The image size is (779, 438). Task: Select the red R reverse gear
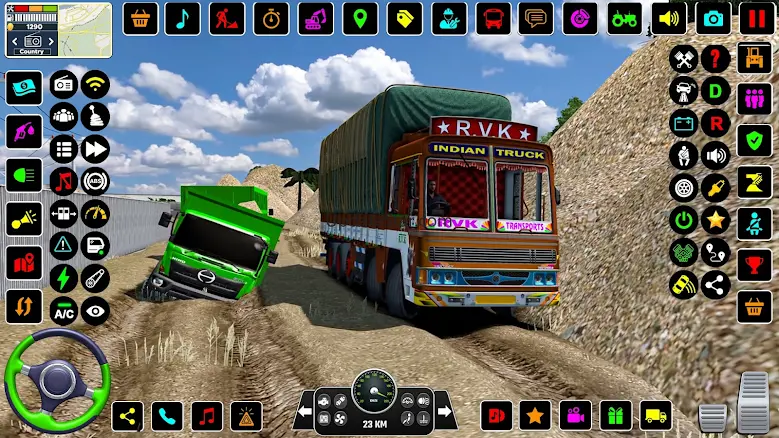pos(715,123)
